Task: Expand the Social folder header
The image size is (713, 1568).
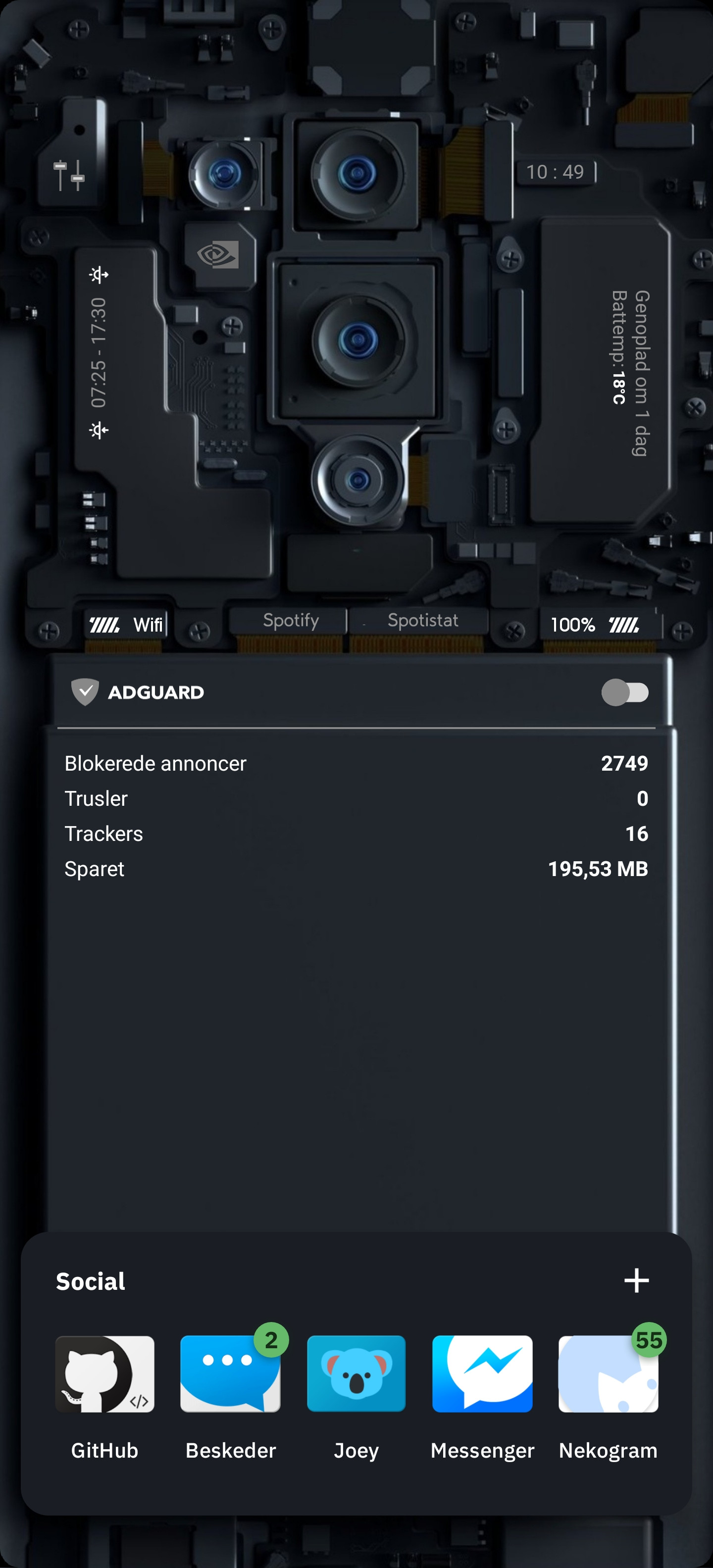Action: 89,1281
